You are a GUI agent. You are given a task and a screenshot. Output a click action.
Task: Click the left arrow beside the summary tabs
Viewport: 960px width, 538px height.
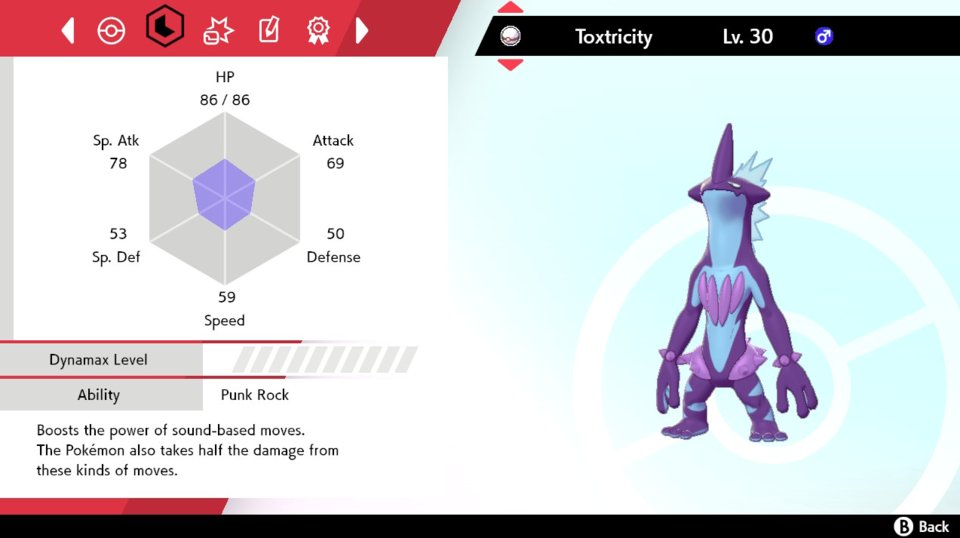68,31
